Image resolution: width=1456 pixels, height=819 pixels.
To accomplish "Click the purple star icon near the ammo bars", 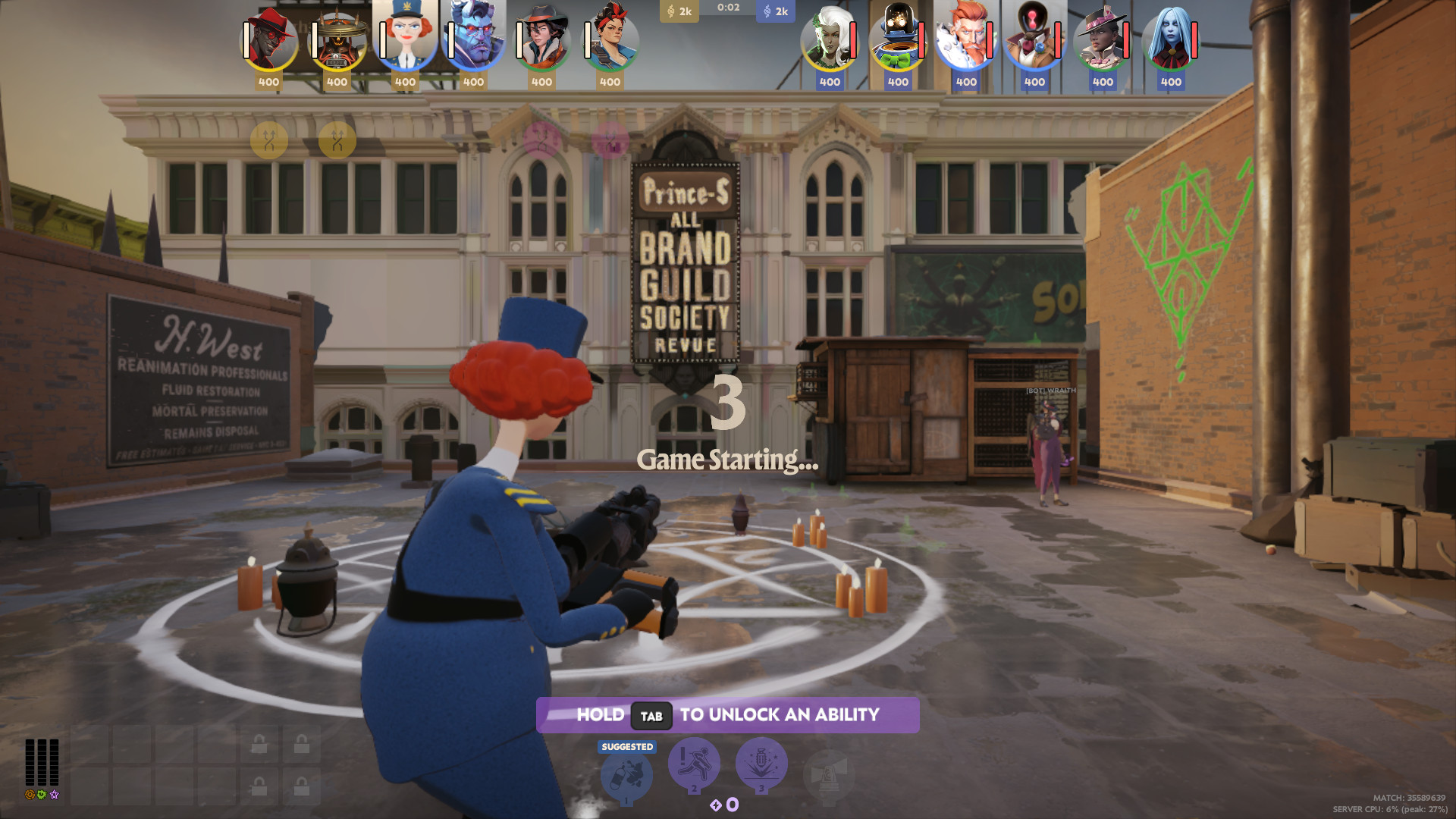I will pyautogui.click(x=53, y=796).
